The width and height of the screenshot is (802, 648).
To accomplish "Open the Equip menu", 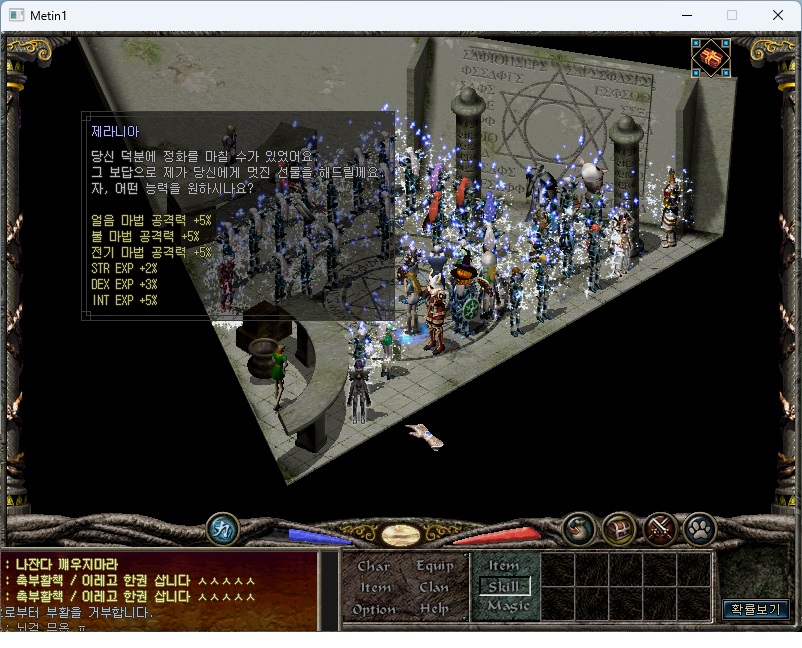I will tap(435, 566).
